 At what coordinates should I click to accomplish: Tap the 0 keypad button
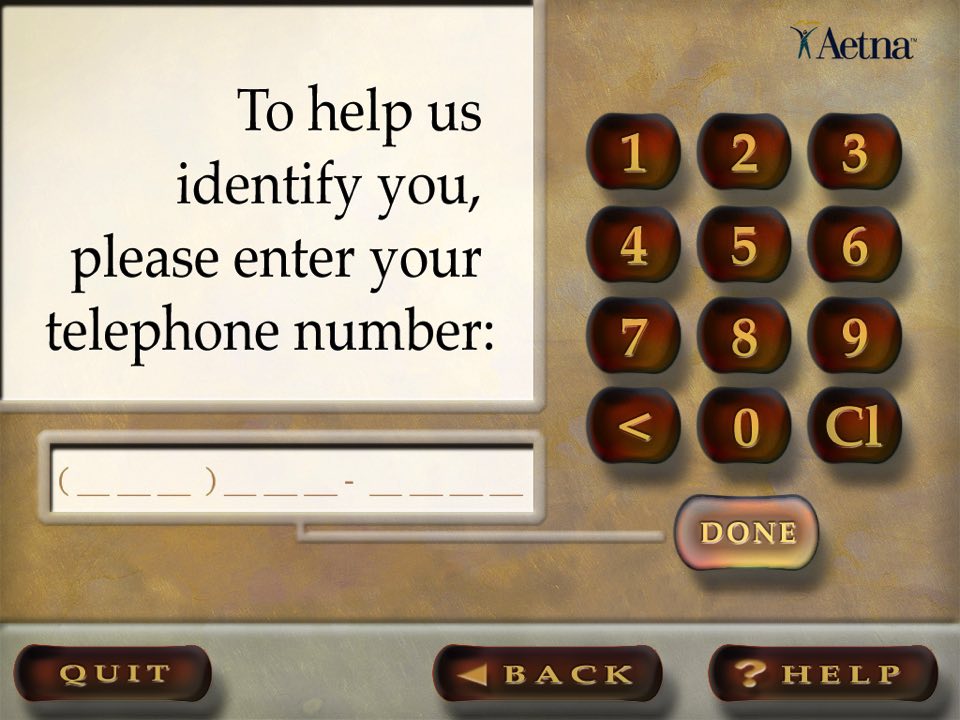pos(743,427)
